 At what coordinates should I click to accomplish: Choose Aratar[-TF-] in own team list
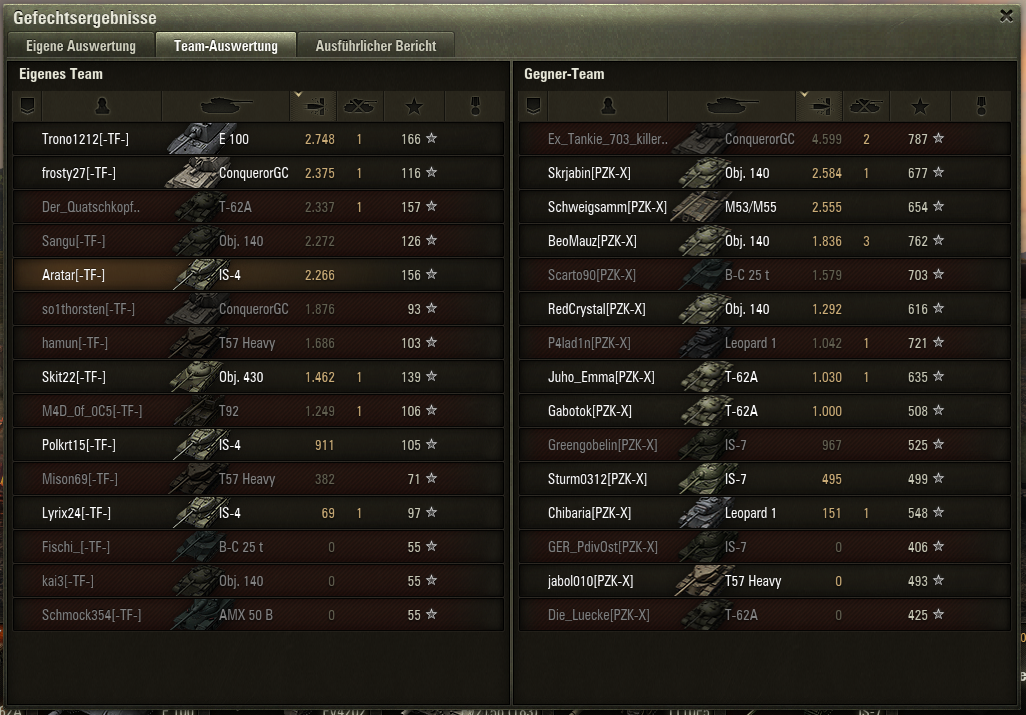pyautogui.click(x=73, y=275)
